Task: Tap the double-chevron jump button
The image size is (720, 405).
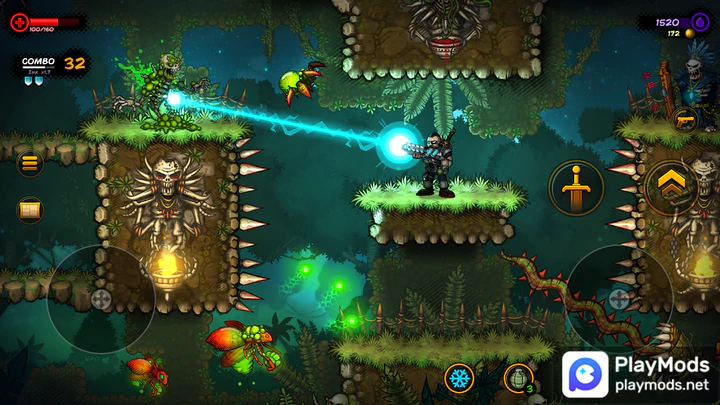Action: 670,187
